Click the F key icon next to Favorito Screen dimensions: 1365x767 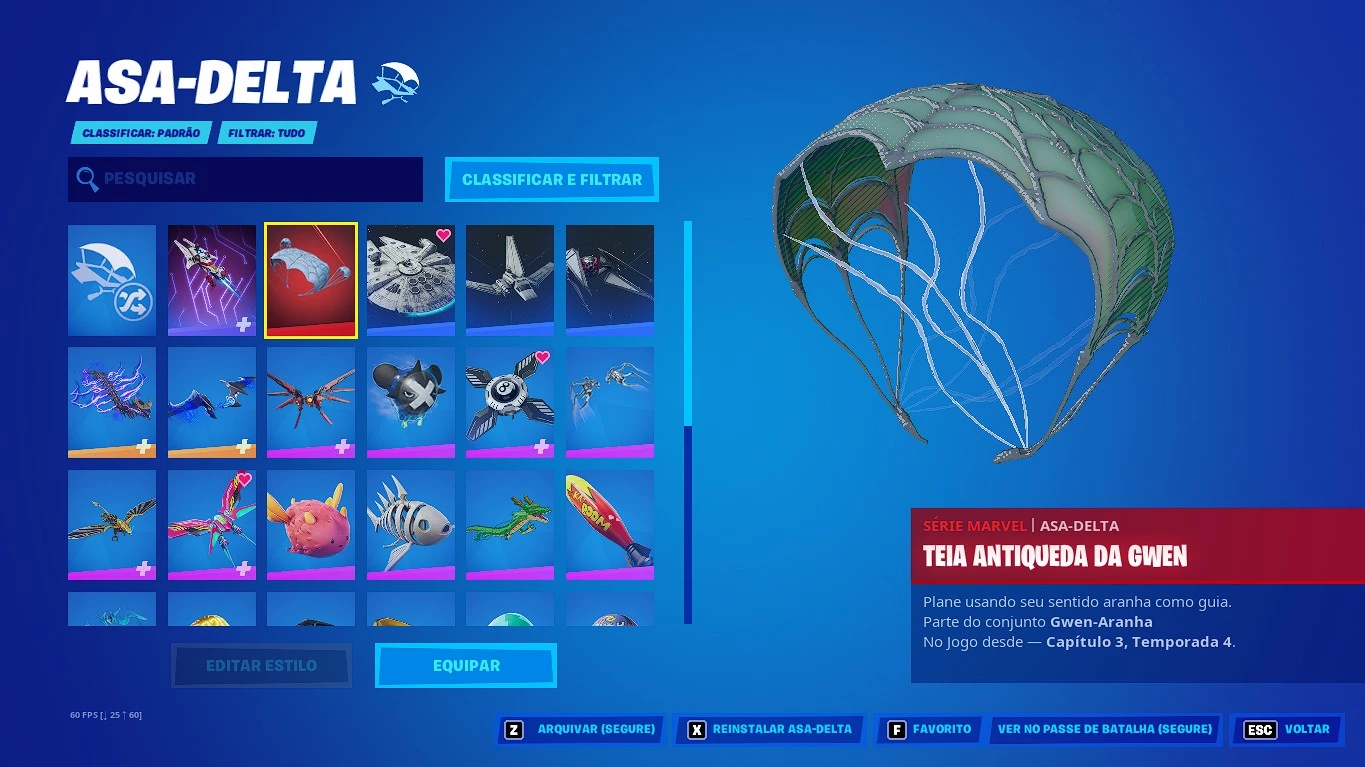(x=897, y=729)
